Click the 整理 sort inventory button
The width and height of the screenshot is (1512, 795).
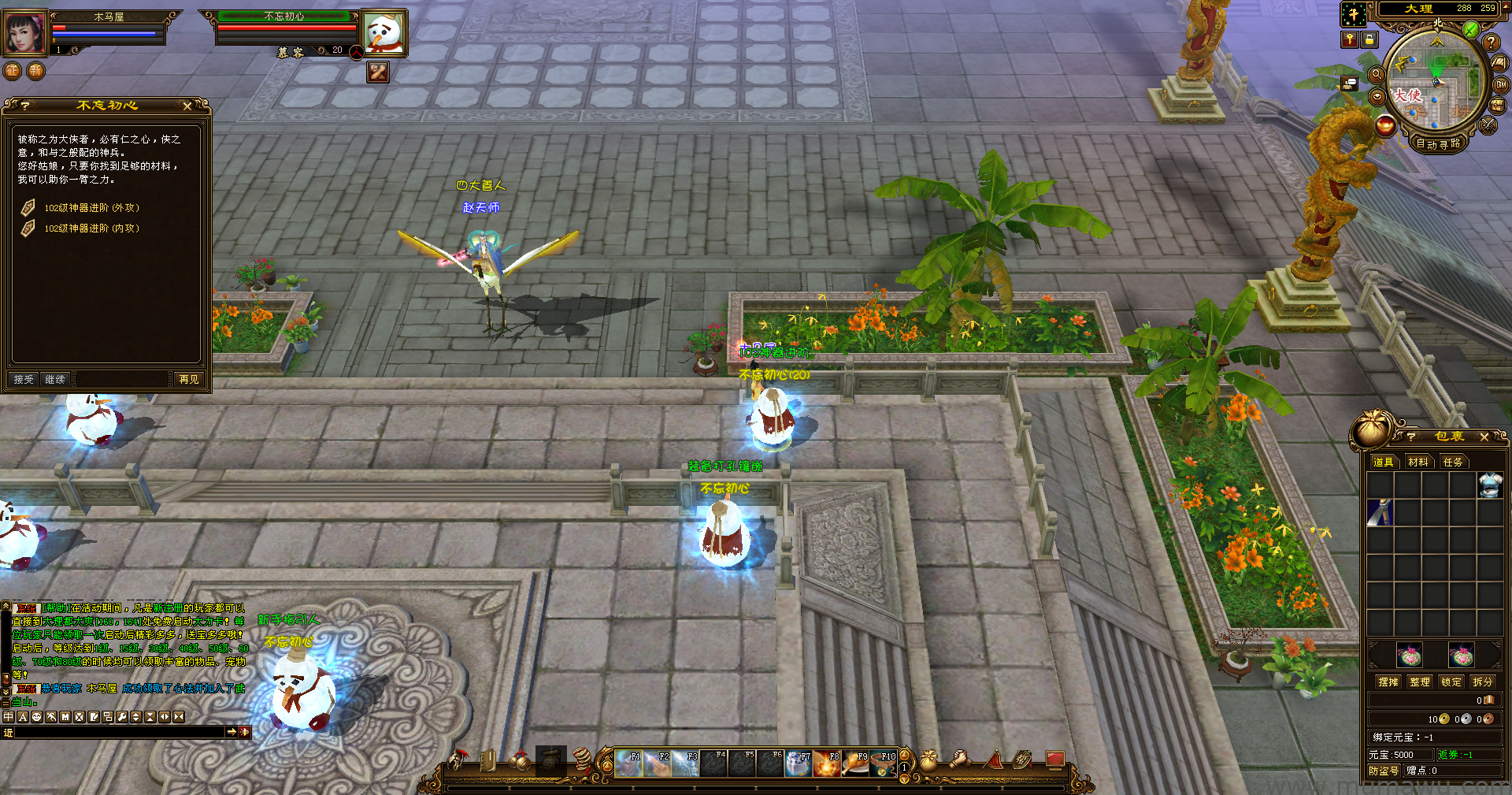point(1419,682)
